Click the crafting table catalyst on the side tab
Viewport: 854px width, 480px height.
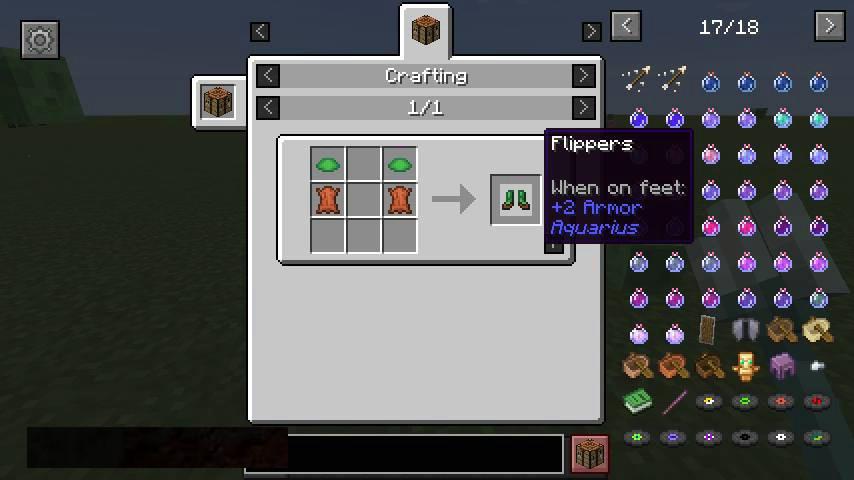click(x=218, y=102)
